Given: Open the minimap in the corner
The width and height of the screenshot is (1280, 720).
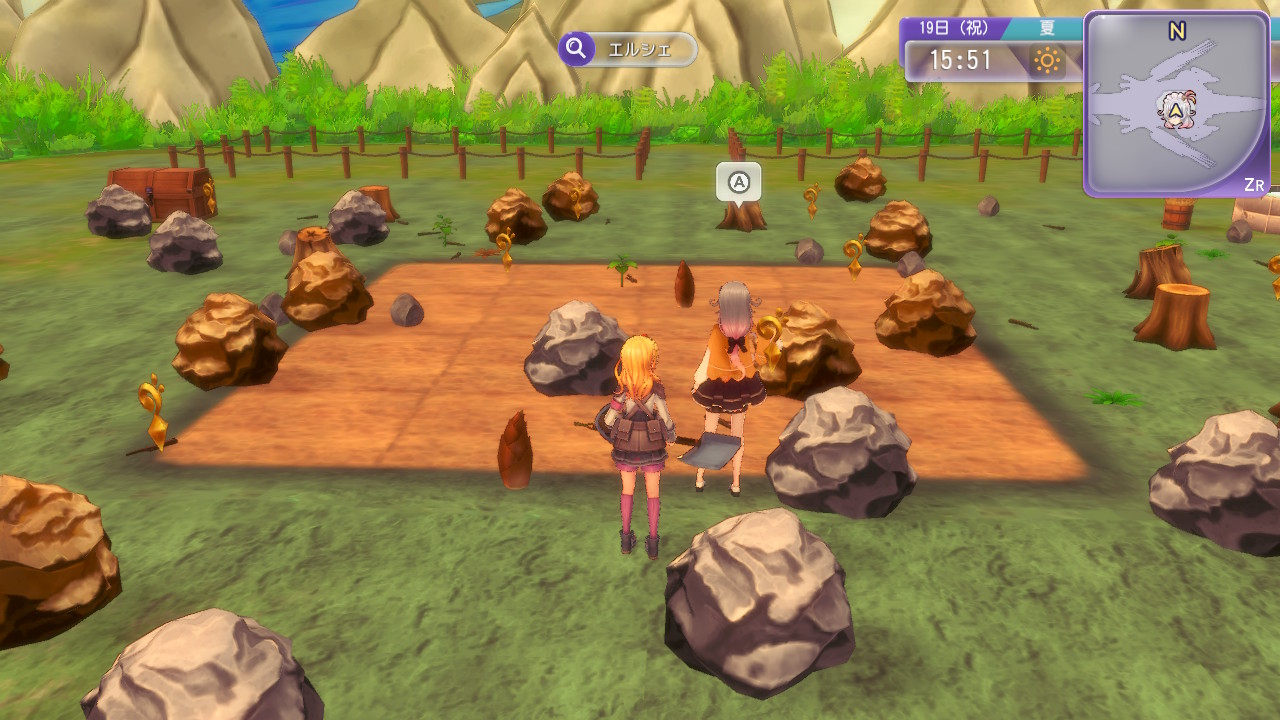Looking at the screenshot, I should pos(1177,104).
